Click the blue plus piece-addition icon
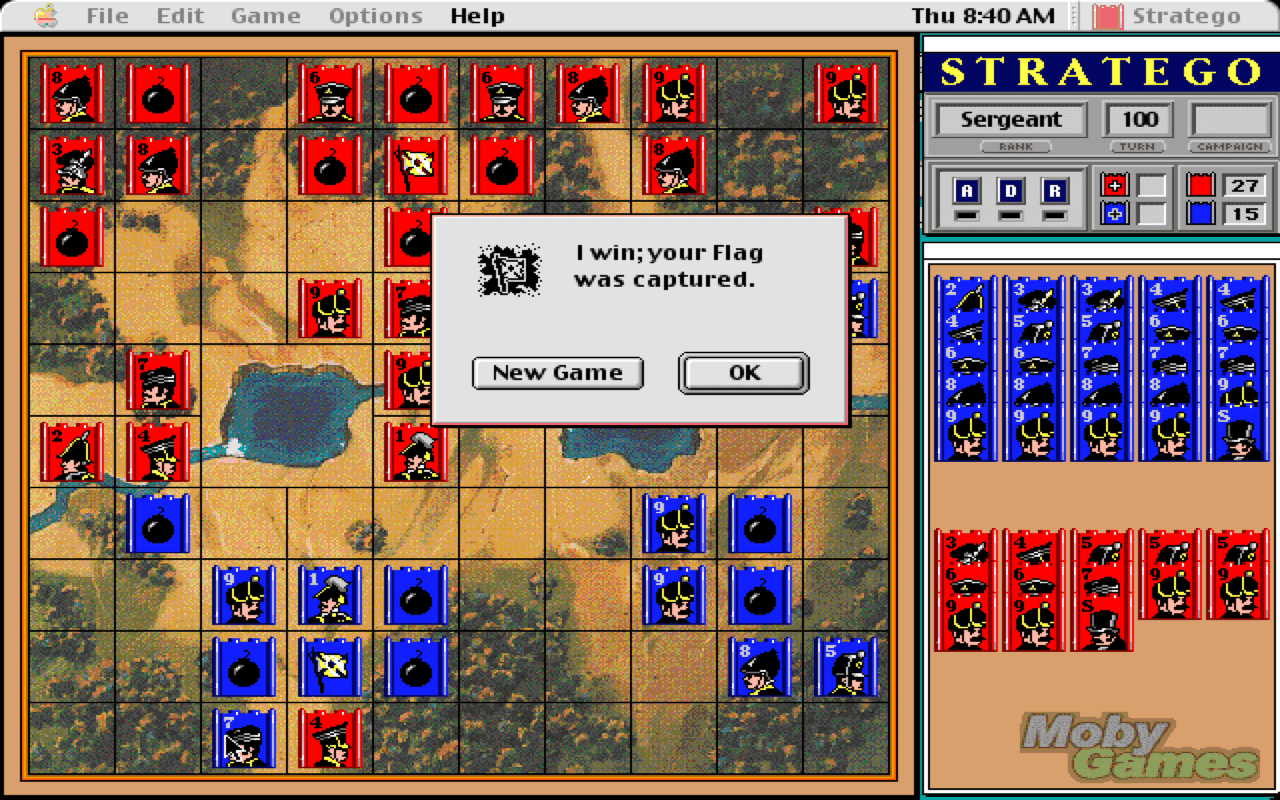 [1116, 211]
